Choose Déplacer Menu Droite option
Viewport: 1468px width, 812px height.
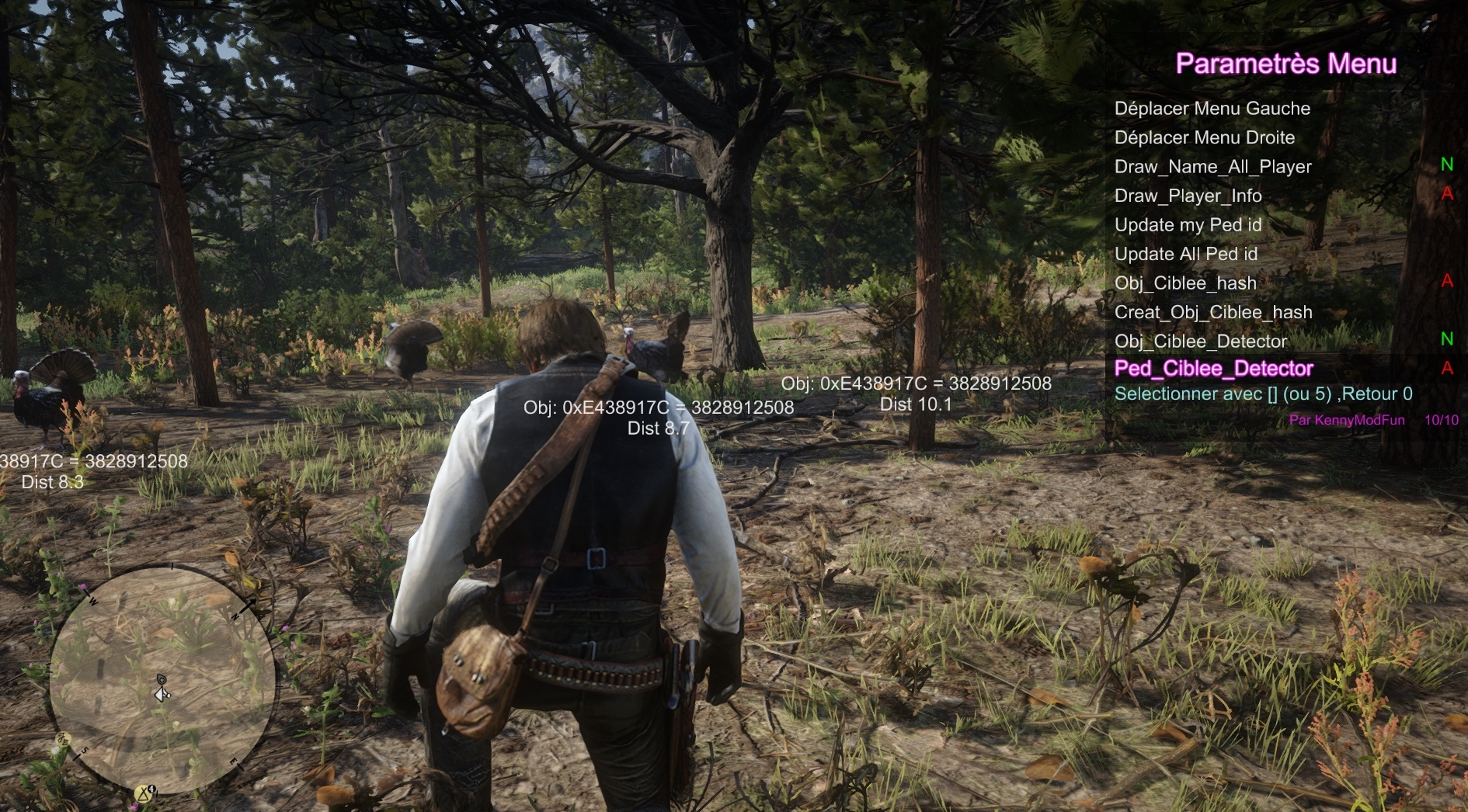[x=1204, y=138]
